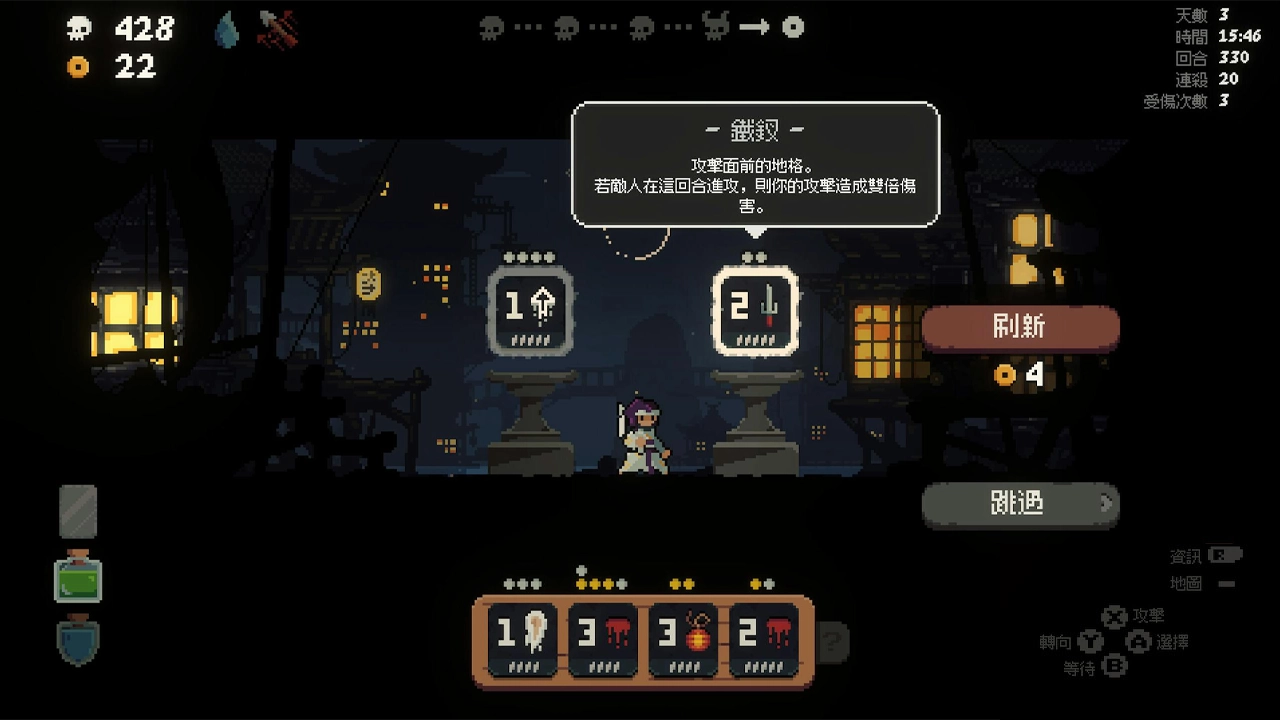Select the 鐵釵 sai tile on the pedestal
Screen dimensions: 1280x720
pos(755,310)
